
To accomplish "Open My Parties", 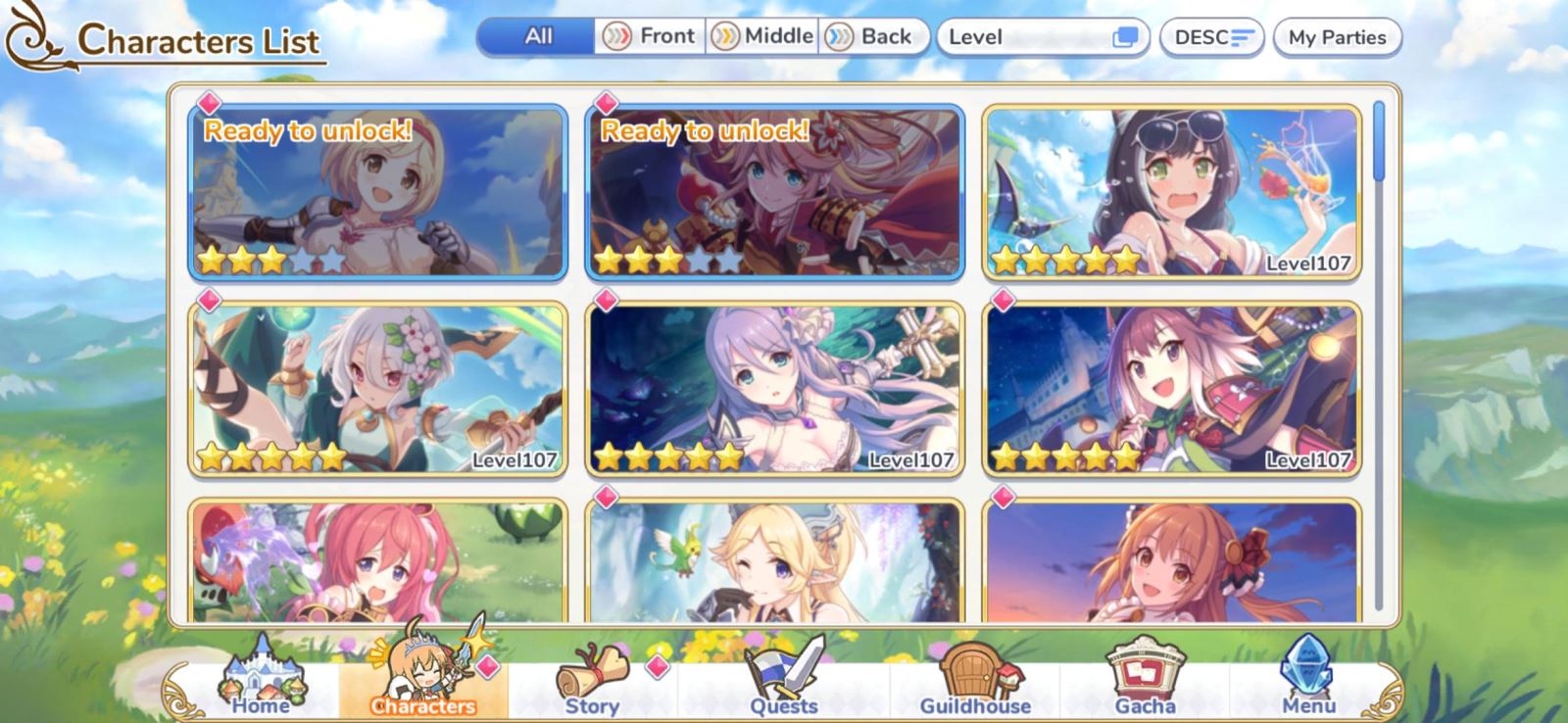I will coord(1338,37).
